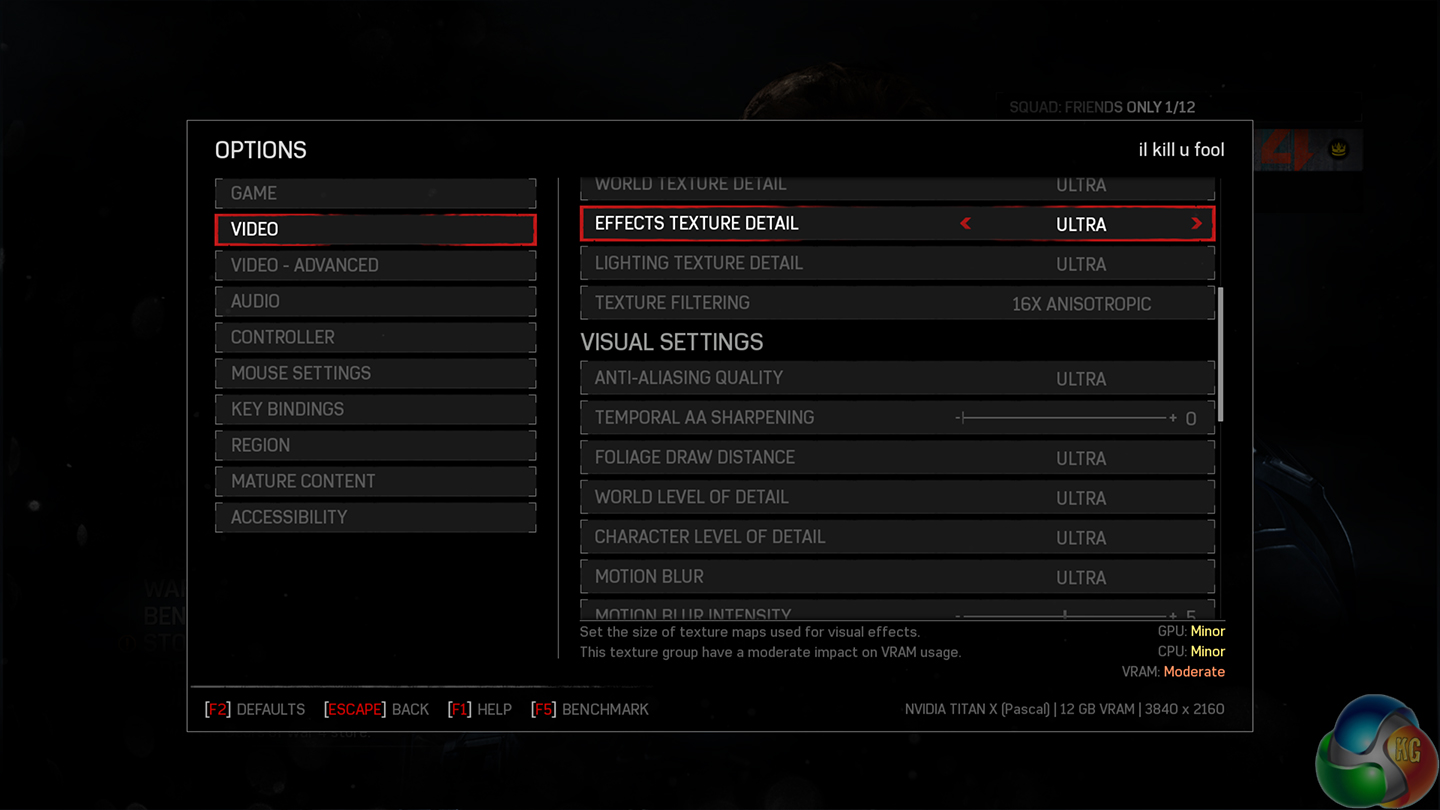This screenshot has height=810, width=1440.
Task: Select the Motion Blur setting row
Action: pos(897,577)
